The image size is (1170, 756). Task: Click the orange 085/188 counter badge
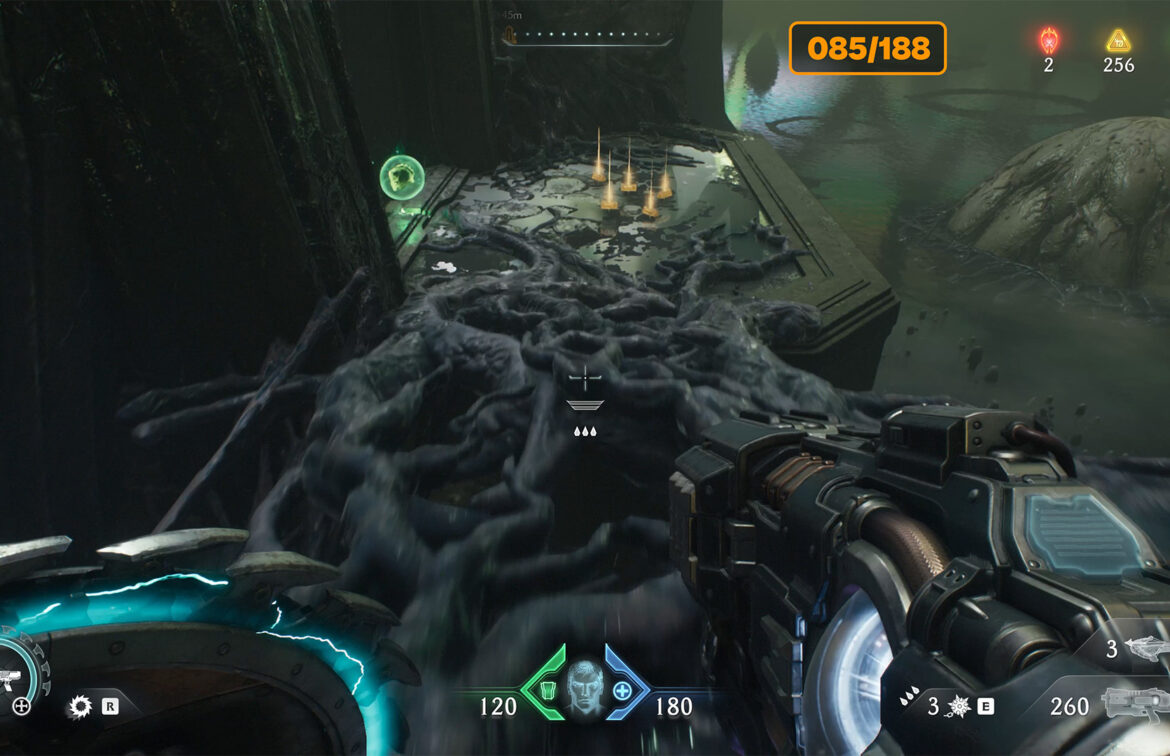868,48
